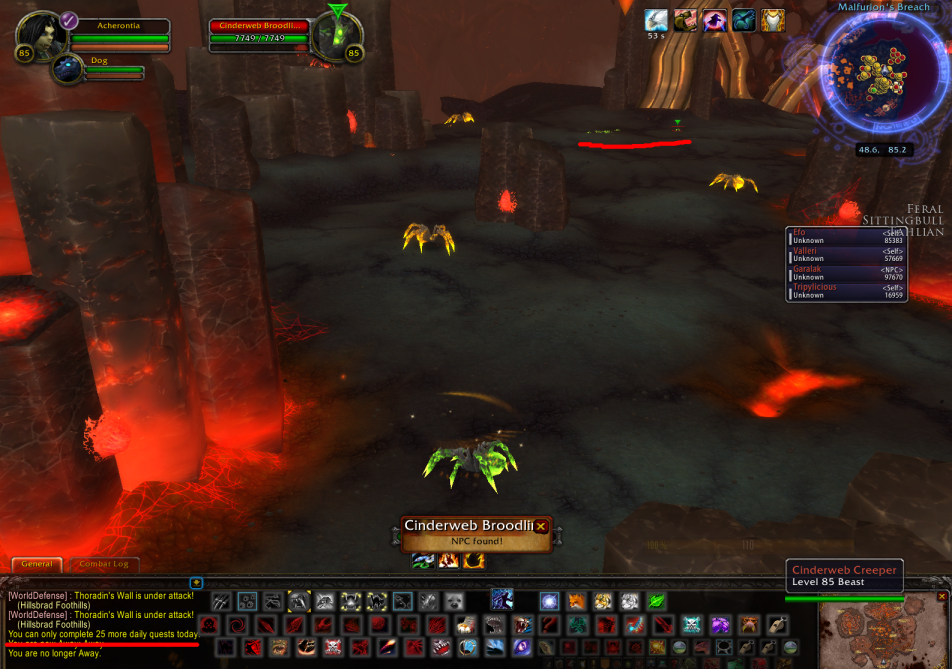Activate the glowing blue-white orb ability

pos(549,601)
